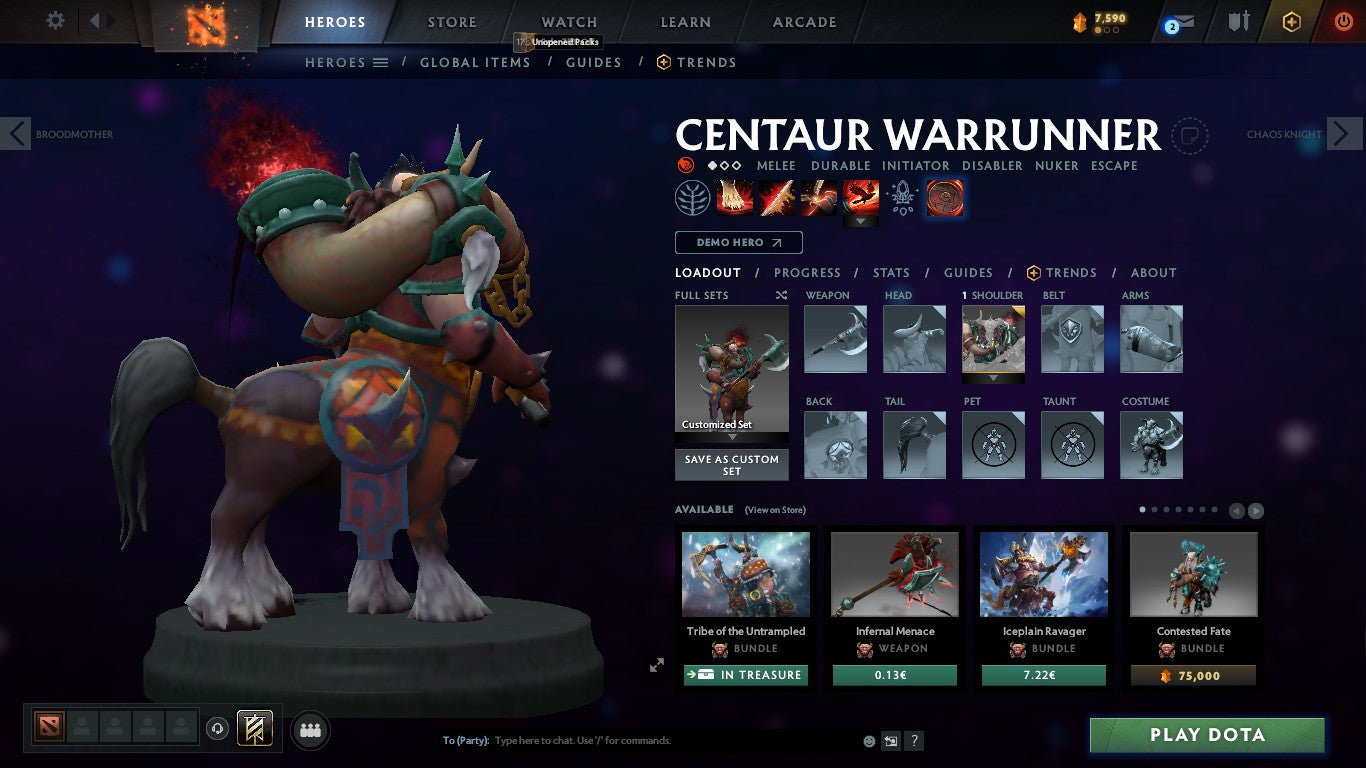Image resolution: width=1366 pixels, height=768 pixels.
Task: Select the Hoof Stomp ability icon
Action: click(x=734, y=197)
